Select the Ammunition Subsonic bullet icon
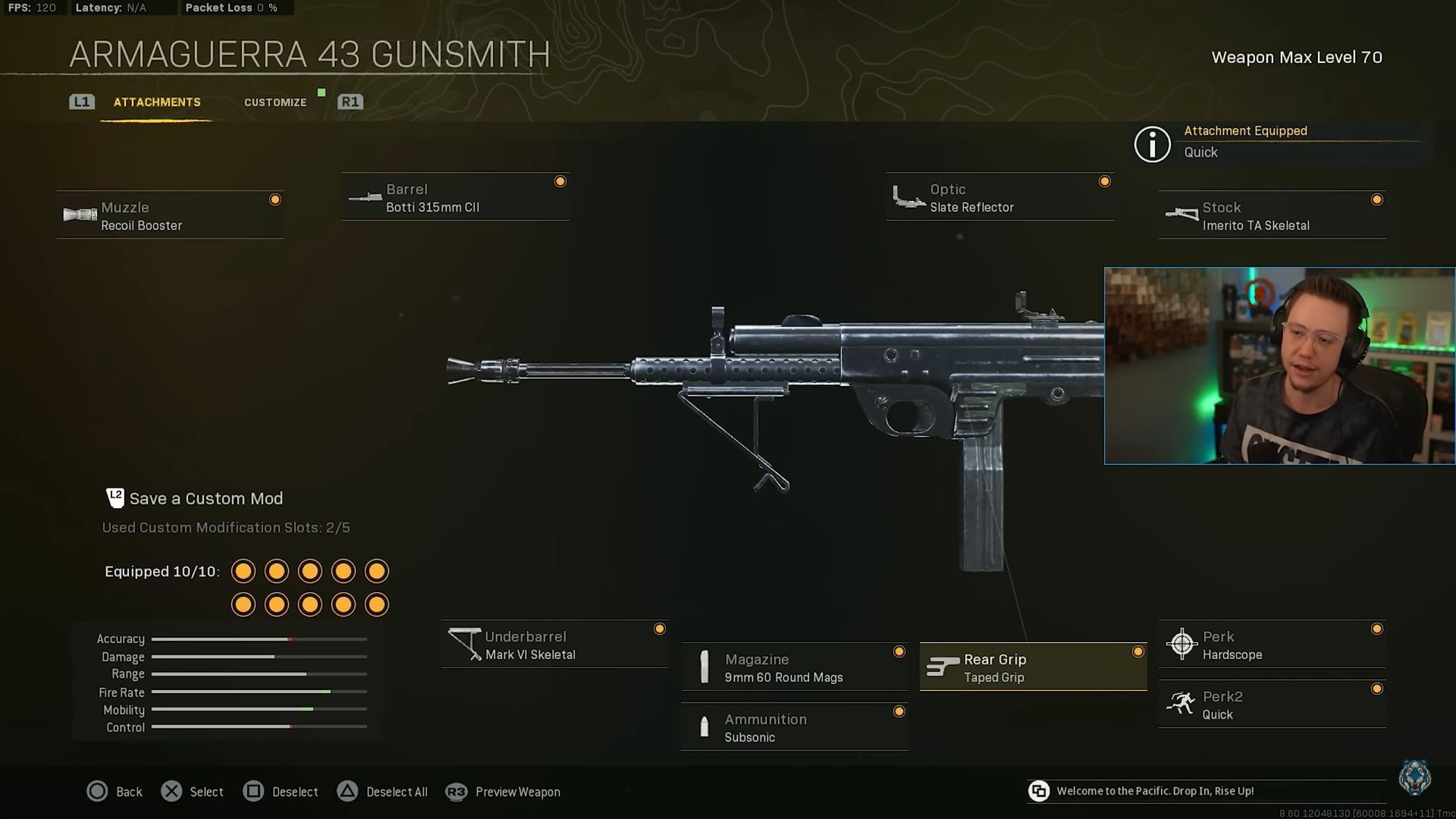This screenshot has height=819, width=1456. pyautogui.click(x=704, y=727)
